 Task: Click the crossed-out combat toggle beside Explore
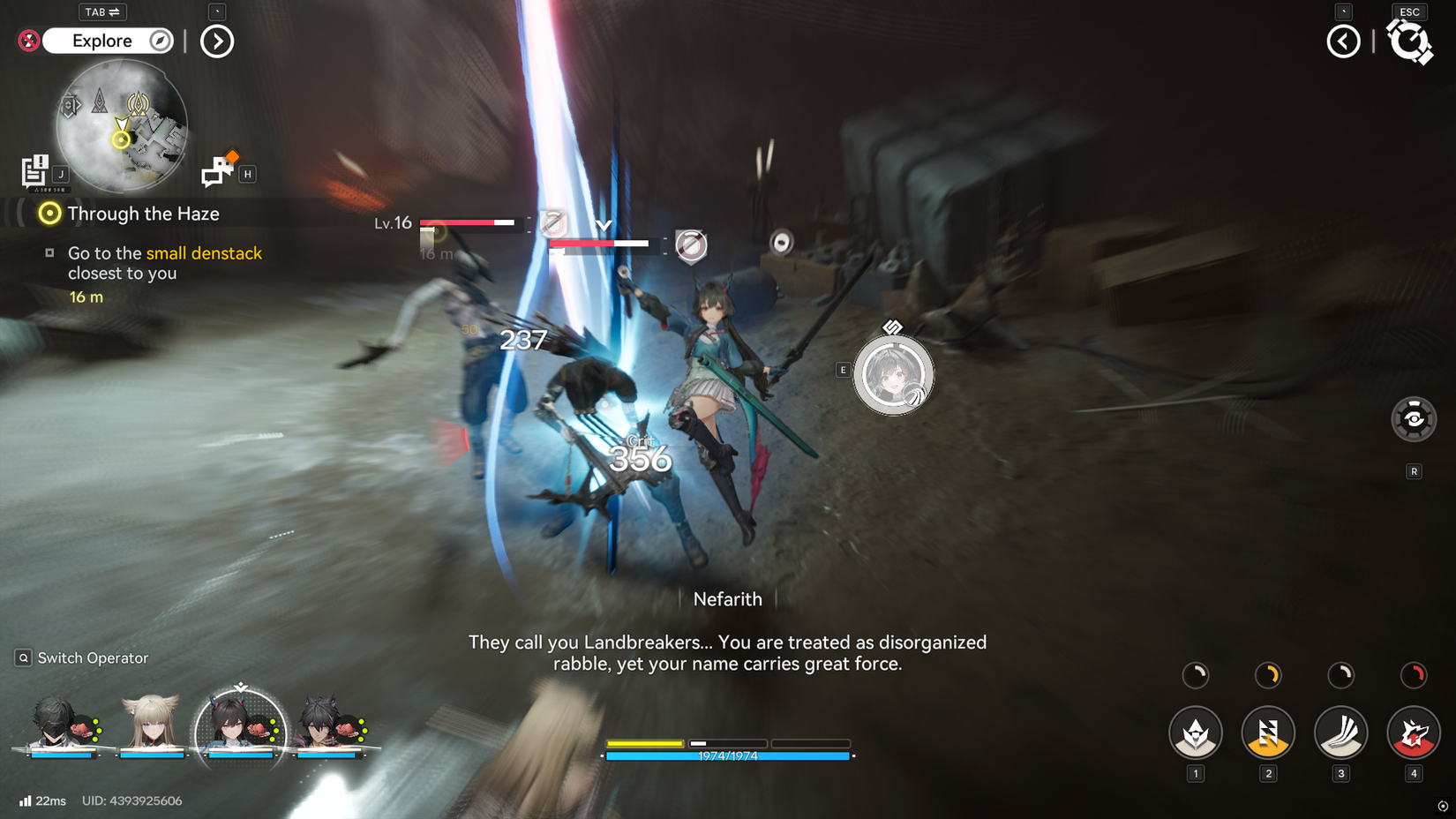tap(27, 41)
